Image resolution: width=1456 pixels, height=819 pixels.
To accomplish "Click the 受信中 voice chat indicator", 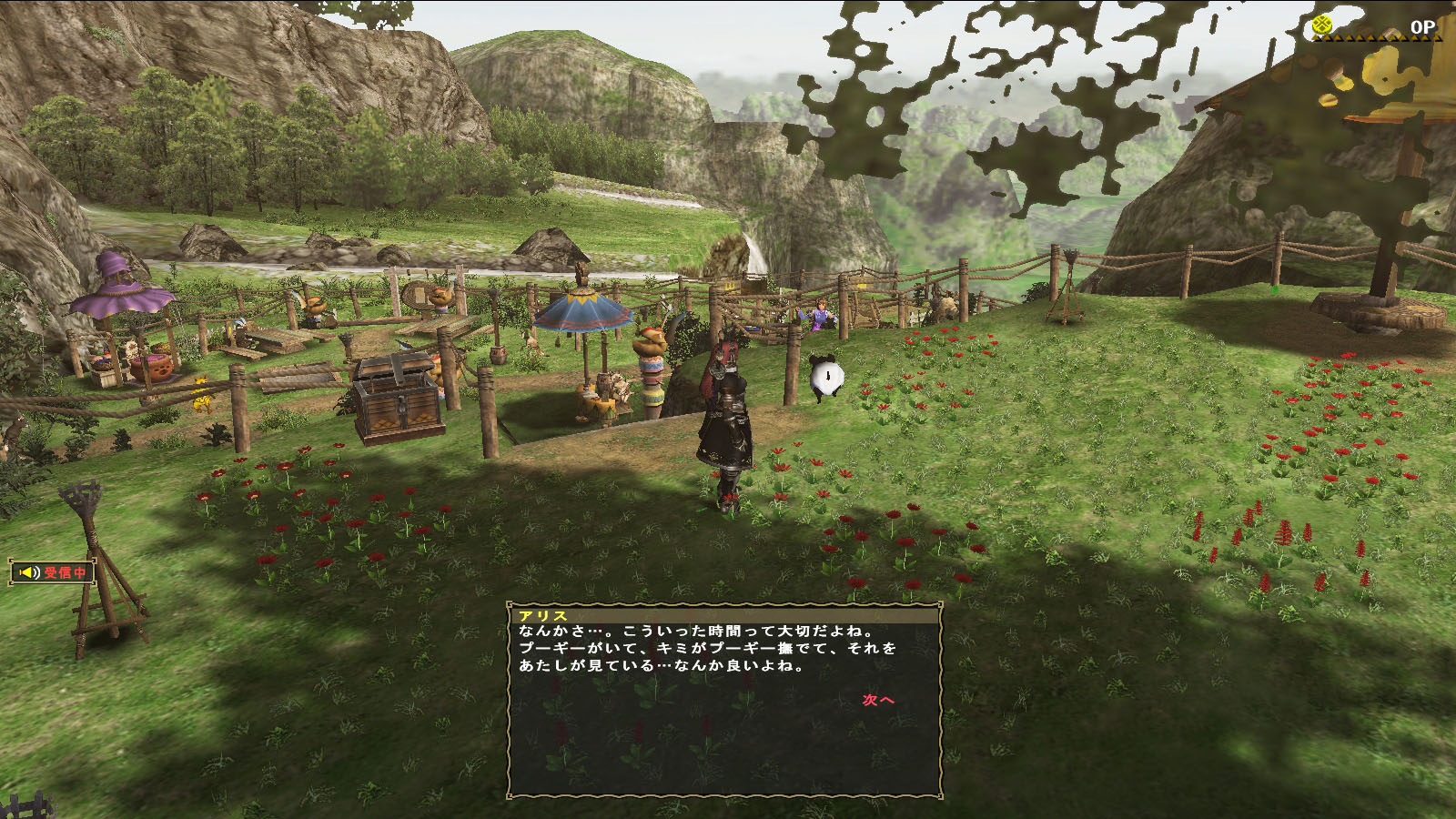I will pos(54,572).
